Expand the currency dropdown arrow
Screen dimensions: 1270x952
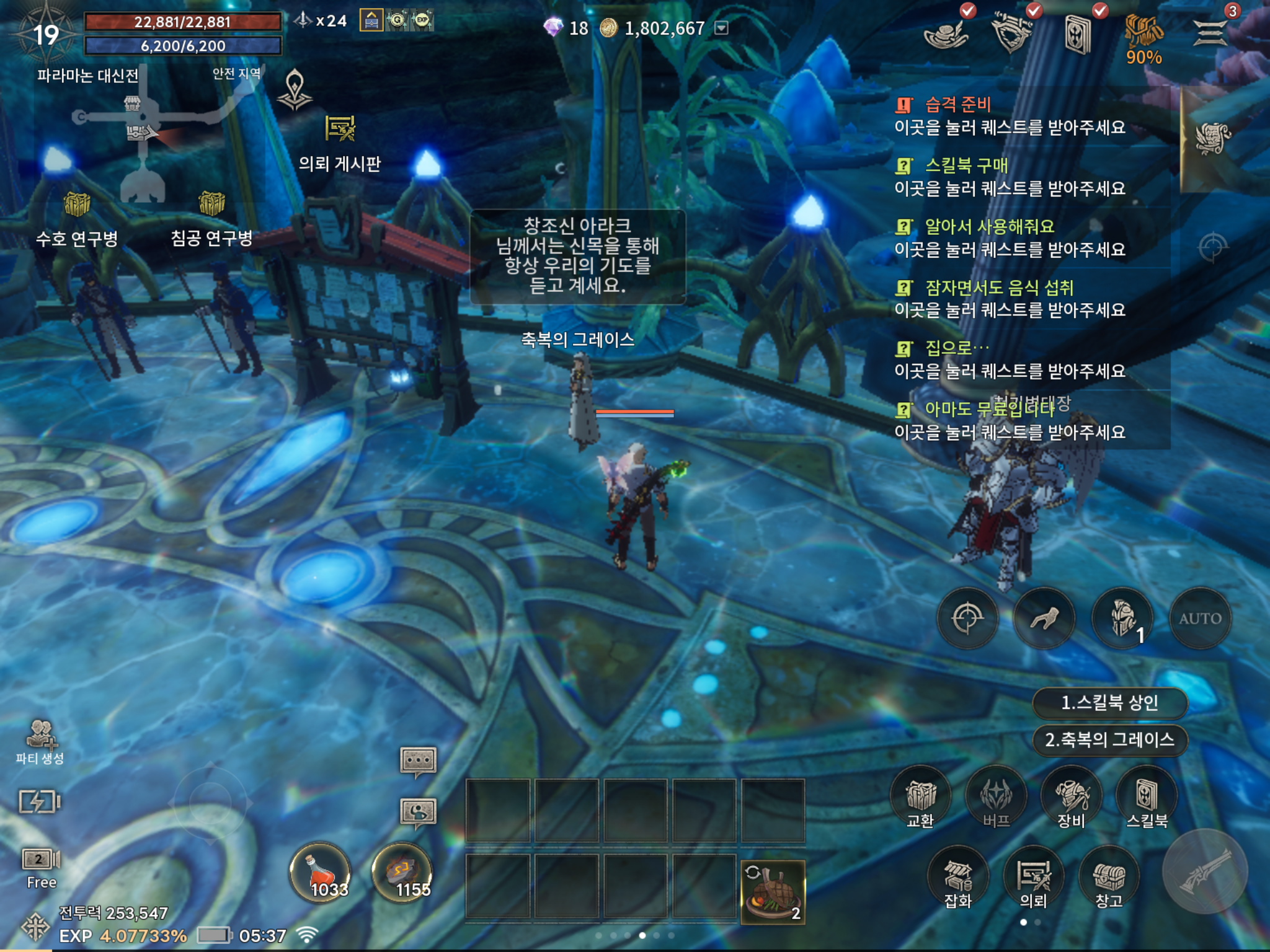721,28
